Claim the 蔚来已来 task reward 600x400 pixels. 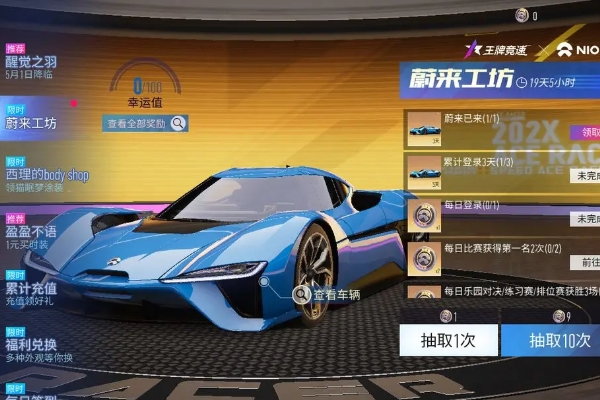584,132
